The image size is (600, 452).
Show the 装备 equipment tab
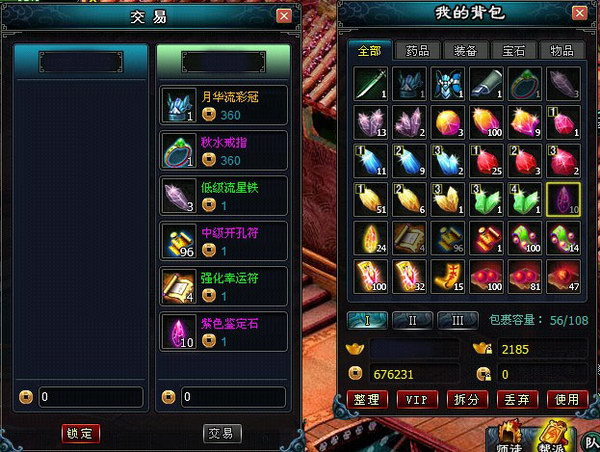pos(466,50)
